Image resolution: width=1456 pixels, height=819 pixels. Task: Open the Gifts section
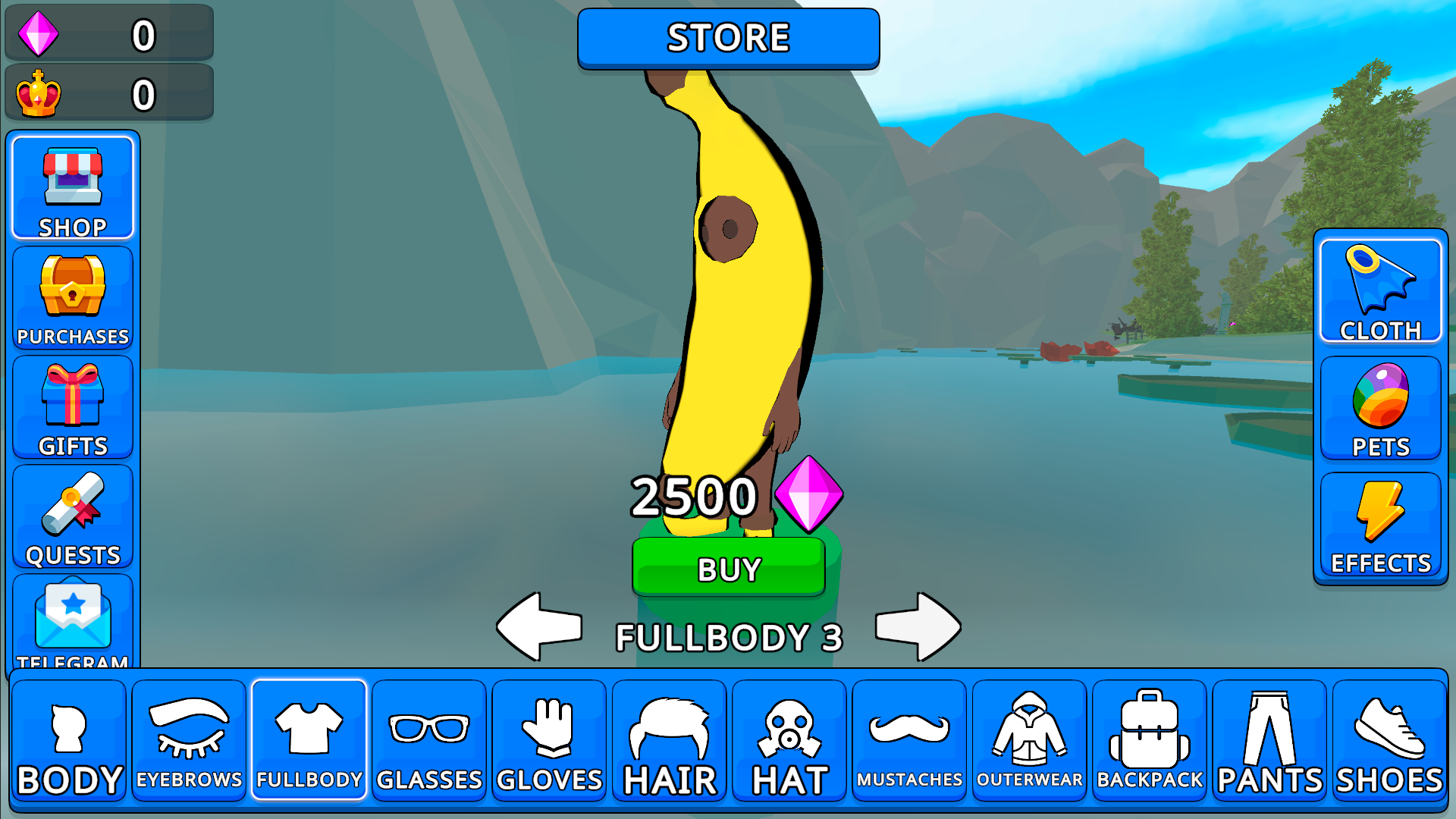click(x=72, y=406)
